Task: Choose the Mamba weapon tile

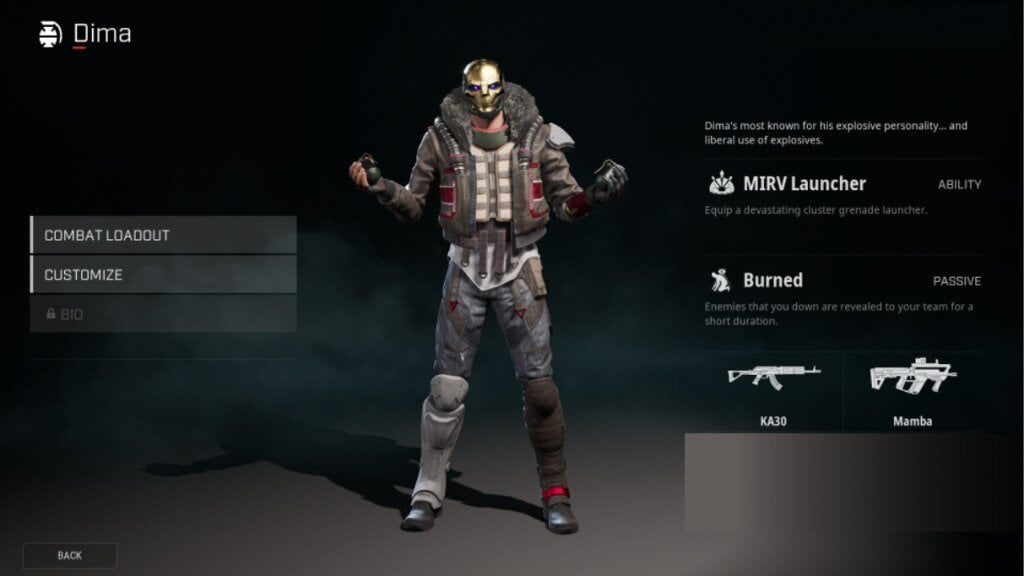Action: (912, 390)
